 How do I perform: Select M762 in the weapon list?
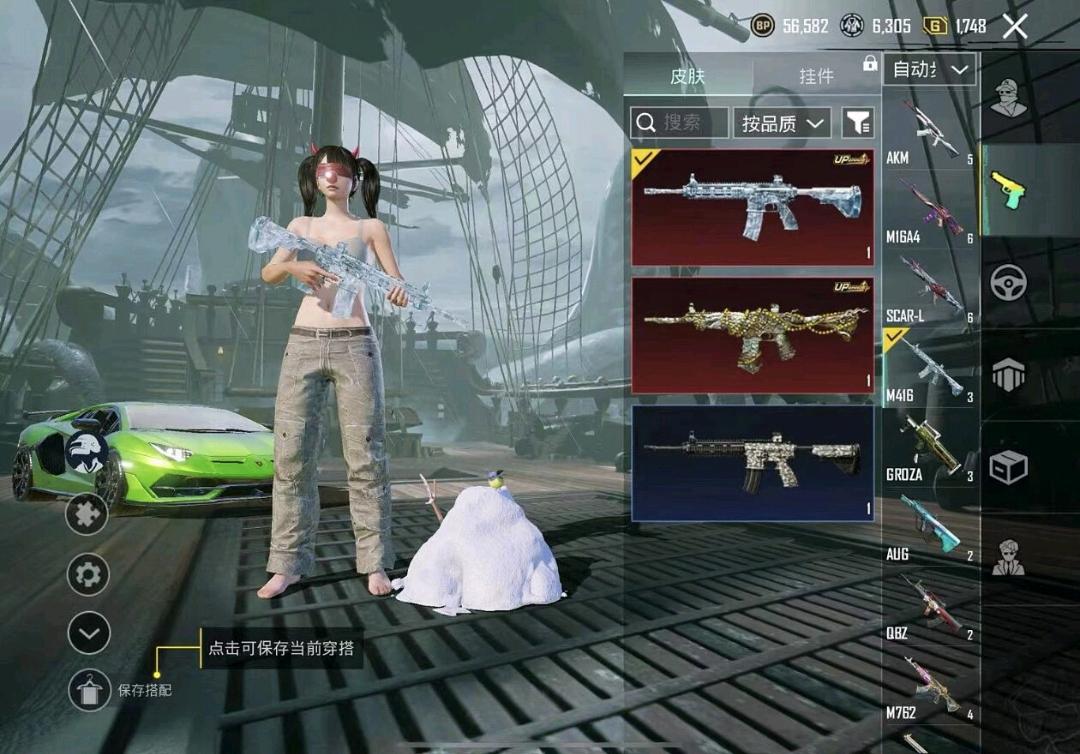[930, 683]
